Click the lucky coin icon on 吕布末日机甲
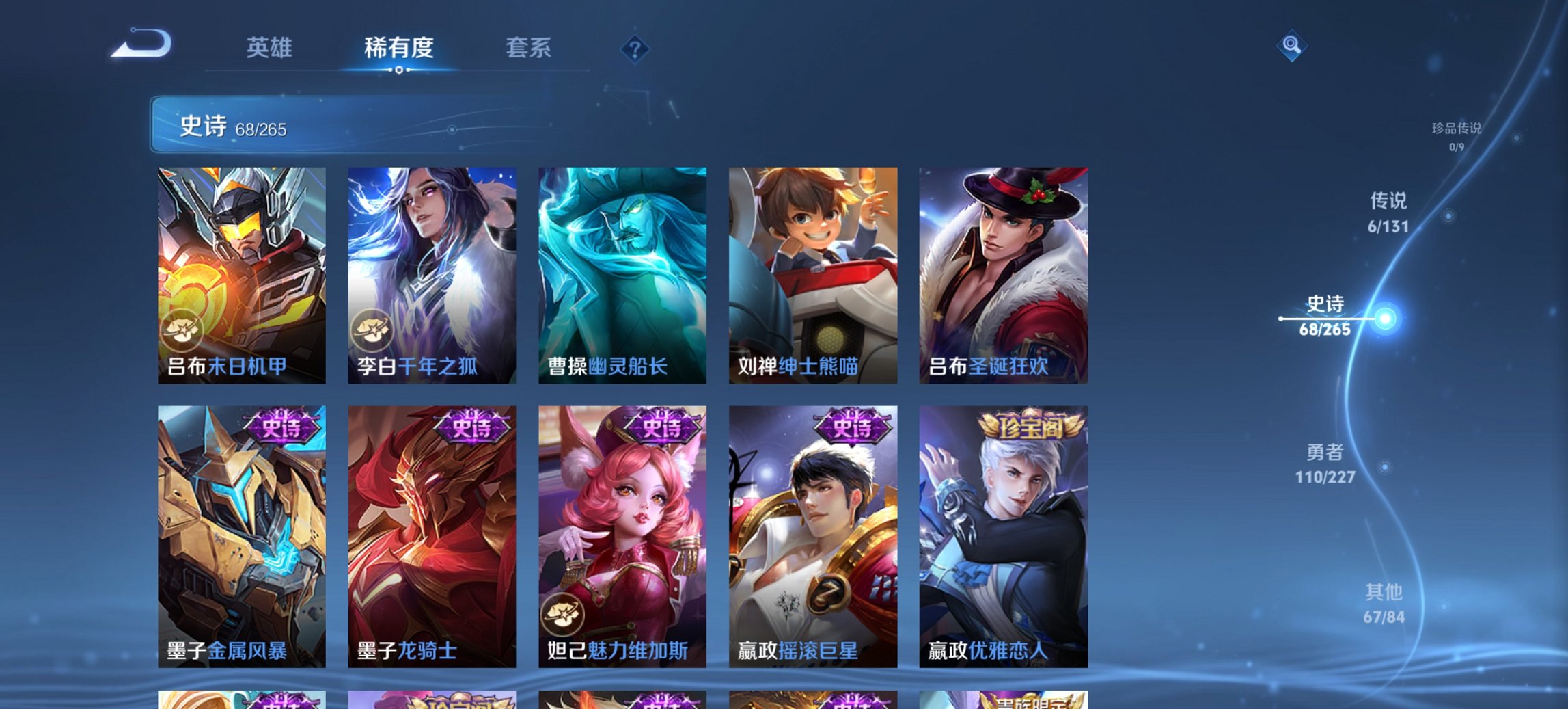 (x=182, y=331)
